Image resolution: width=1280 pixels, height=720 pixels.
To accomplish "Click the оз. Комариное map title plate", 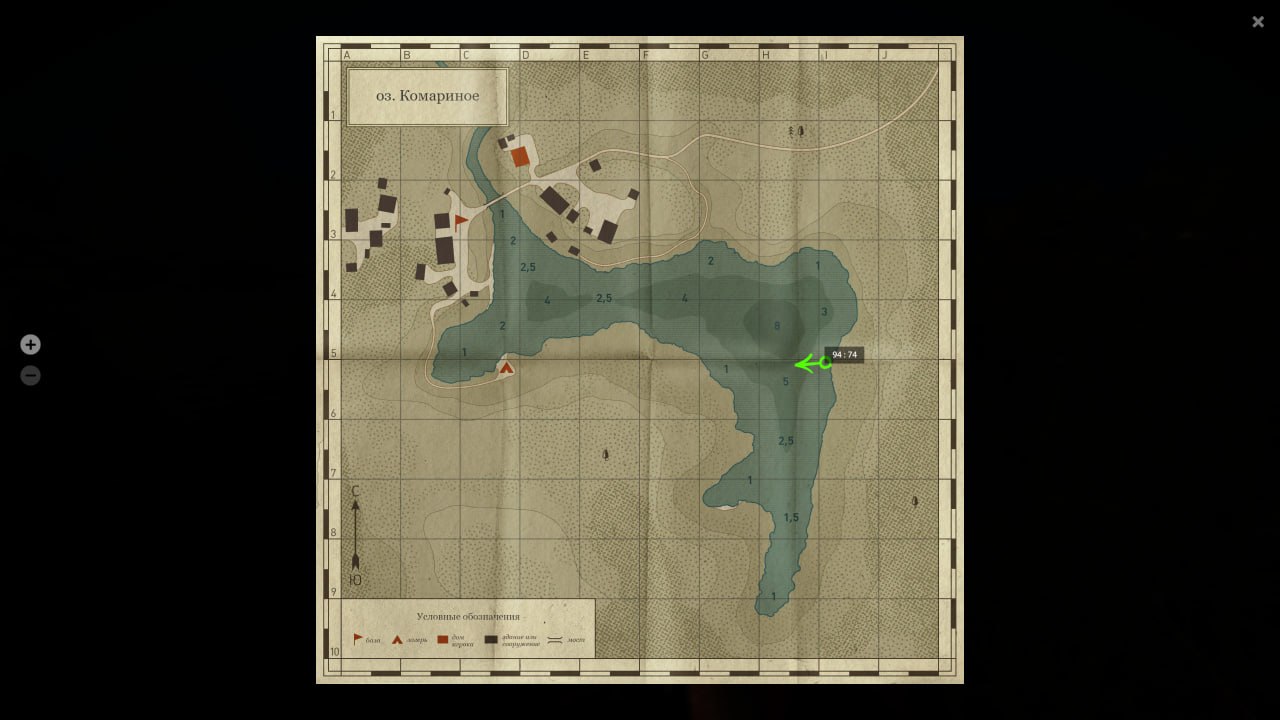I will pyautogui.click(x=427, y=96).
